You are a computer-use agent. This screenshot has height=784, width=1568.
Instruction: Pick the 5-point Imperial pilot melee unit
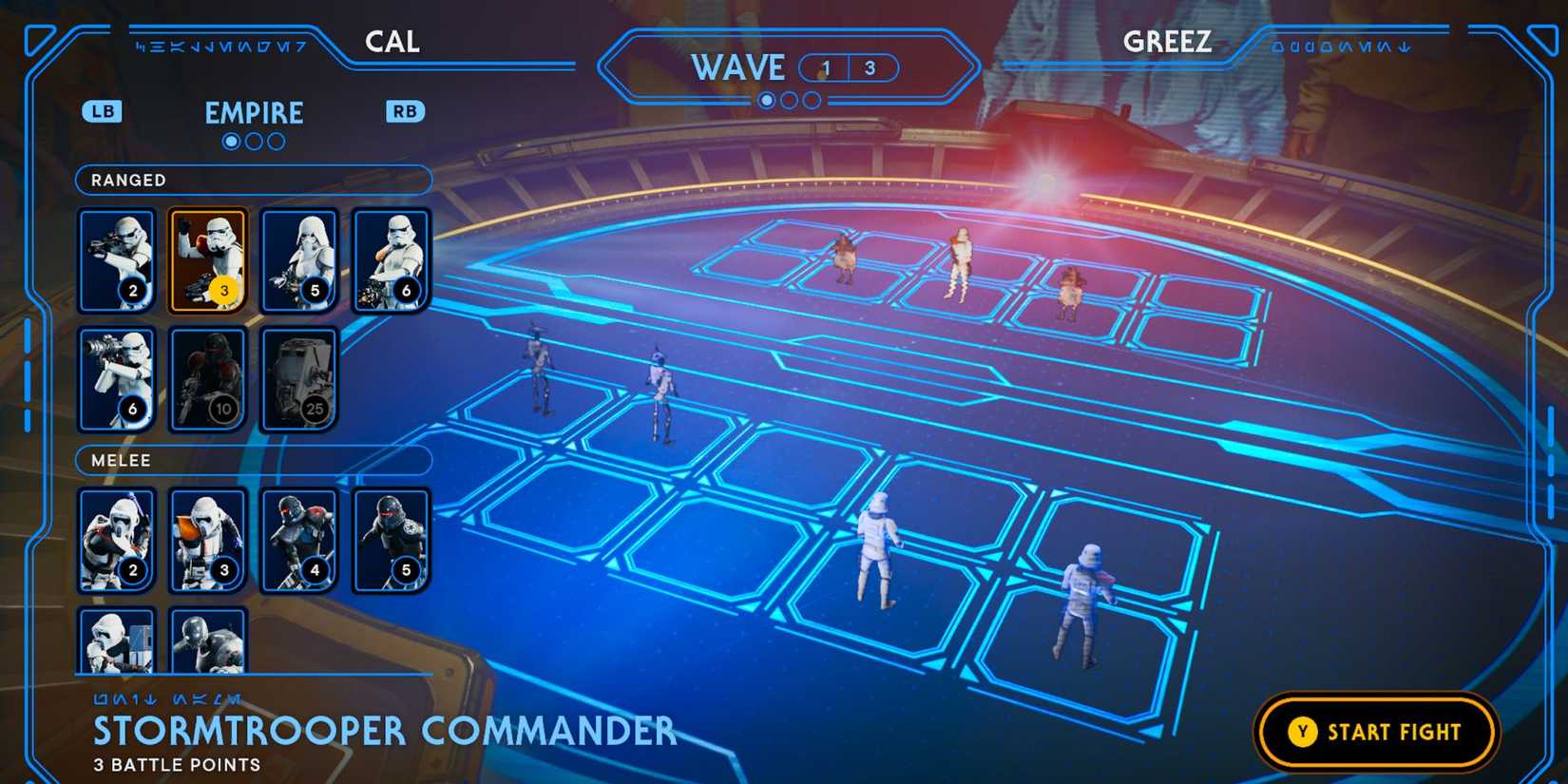(x=391, y=541)
